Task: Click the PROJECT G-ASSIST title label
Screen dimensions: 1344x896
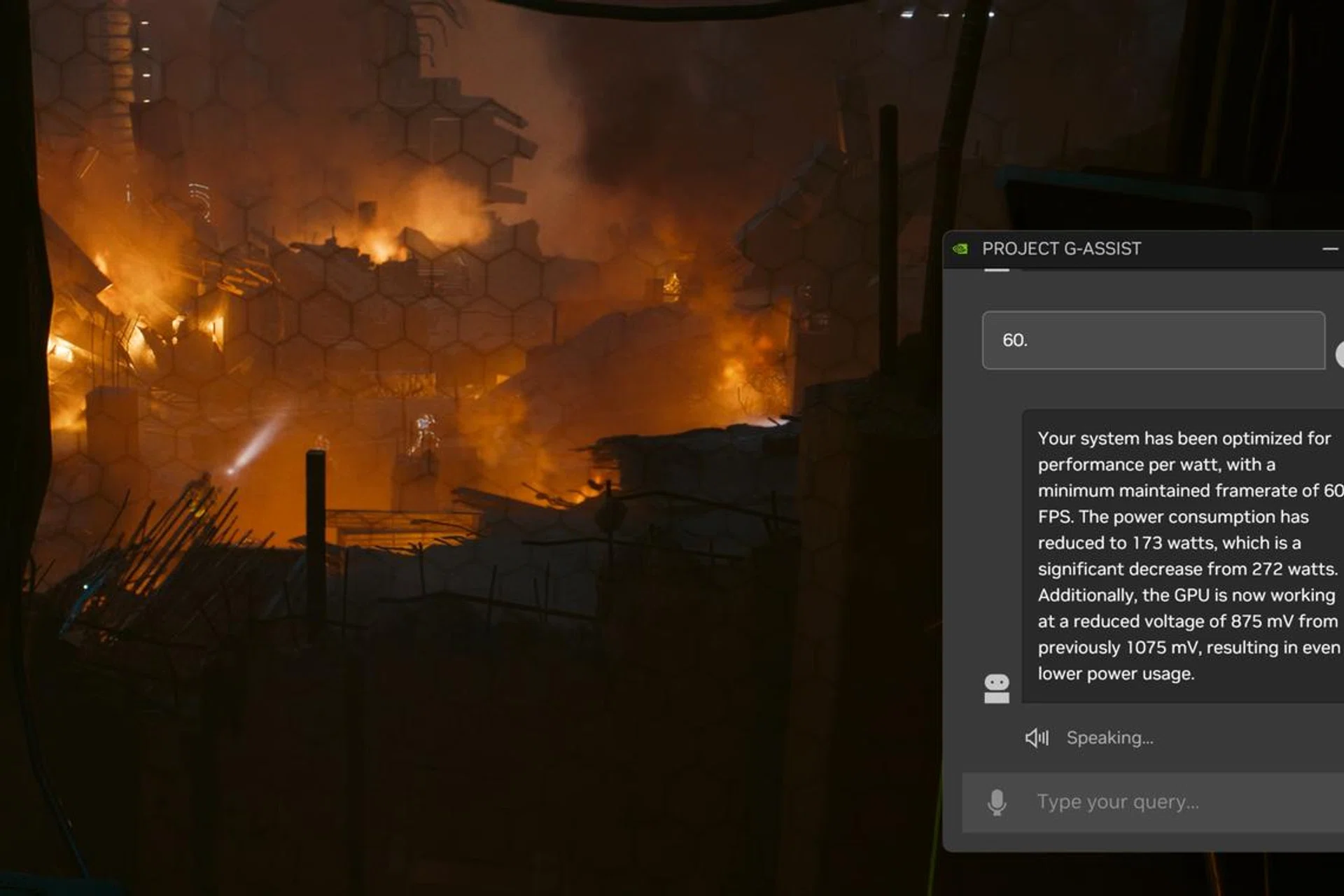Action: click(x=1061, y=248)
